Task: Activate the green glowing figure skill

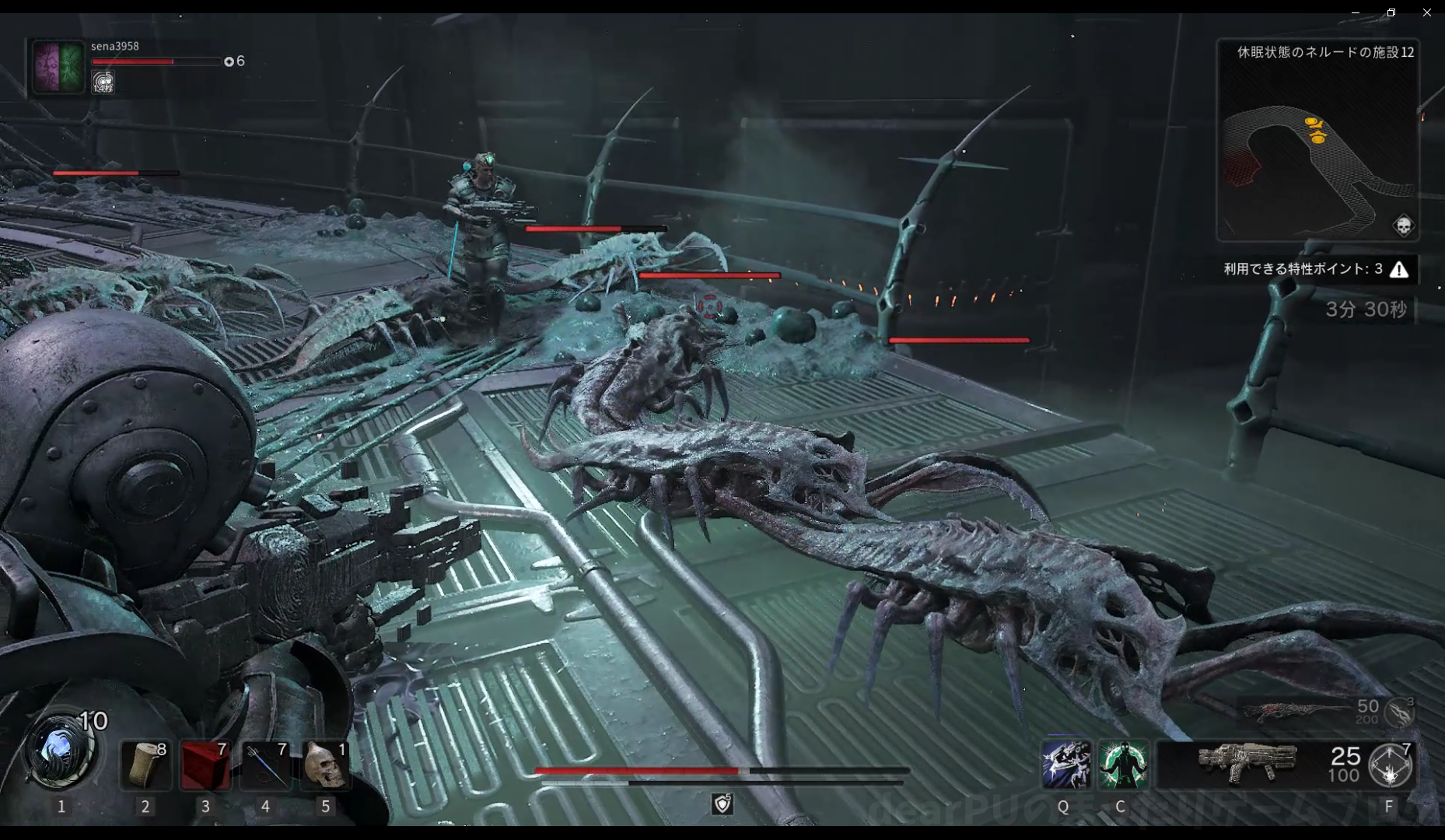Action: coord(1123,765)
